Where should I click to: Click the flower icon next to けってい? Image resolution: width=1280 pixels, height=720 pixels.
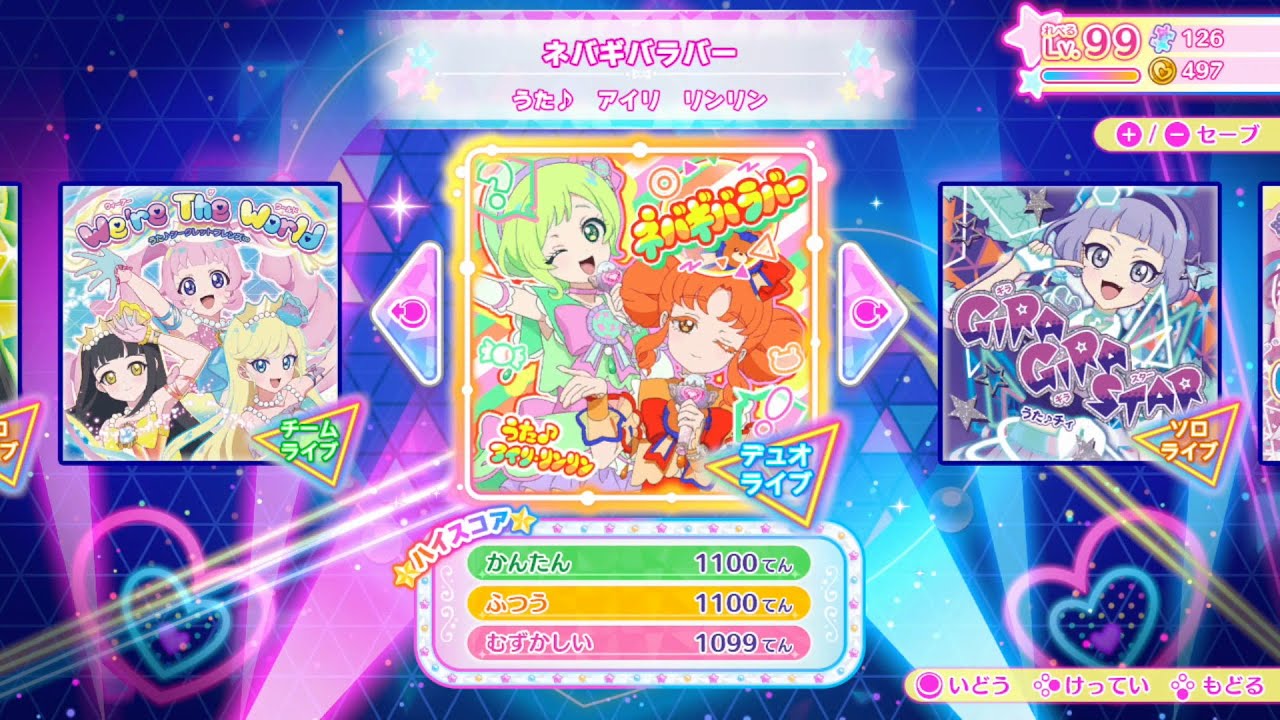tap(1047, 686)
